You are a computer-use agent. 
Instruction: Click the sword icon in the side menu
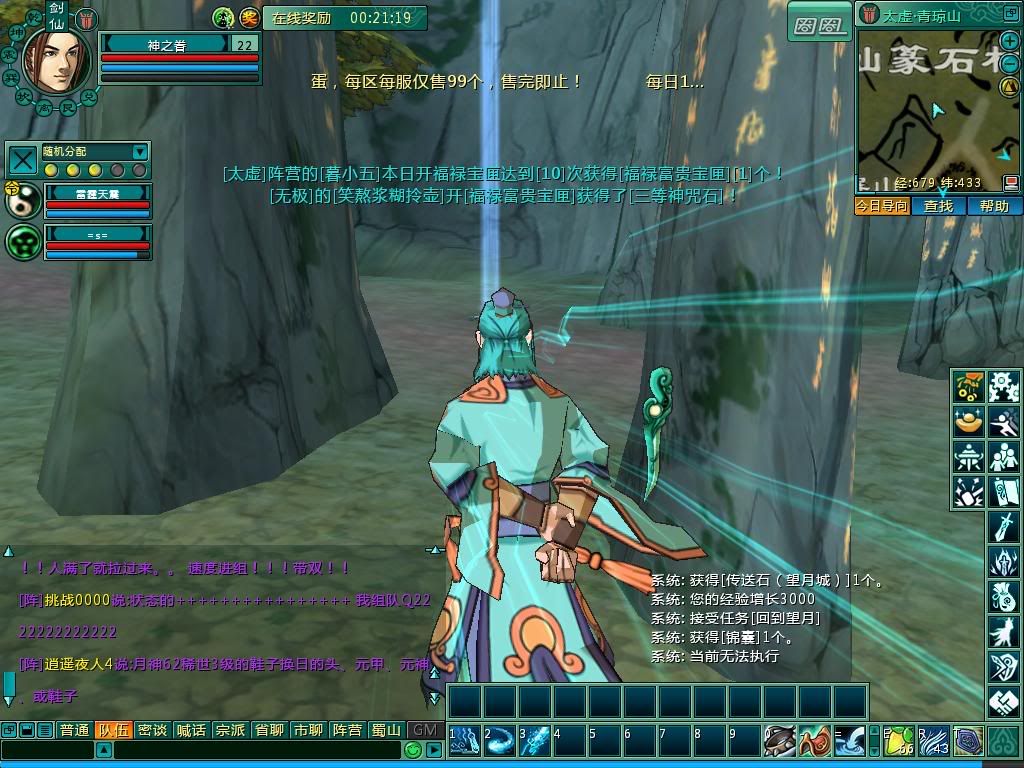(x=1003, y=526)
